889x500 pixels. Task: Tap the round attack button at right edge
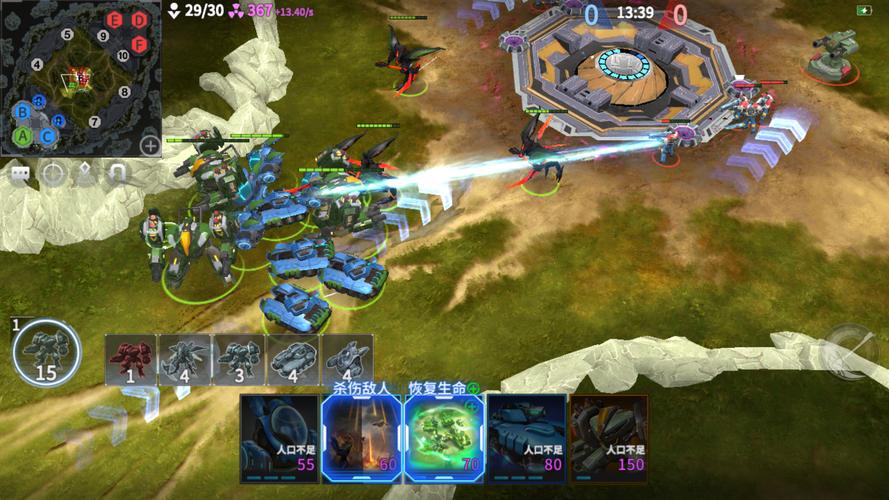[x=850, y=352]
